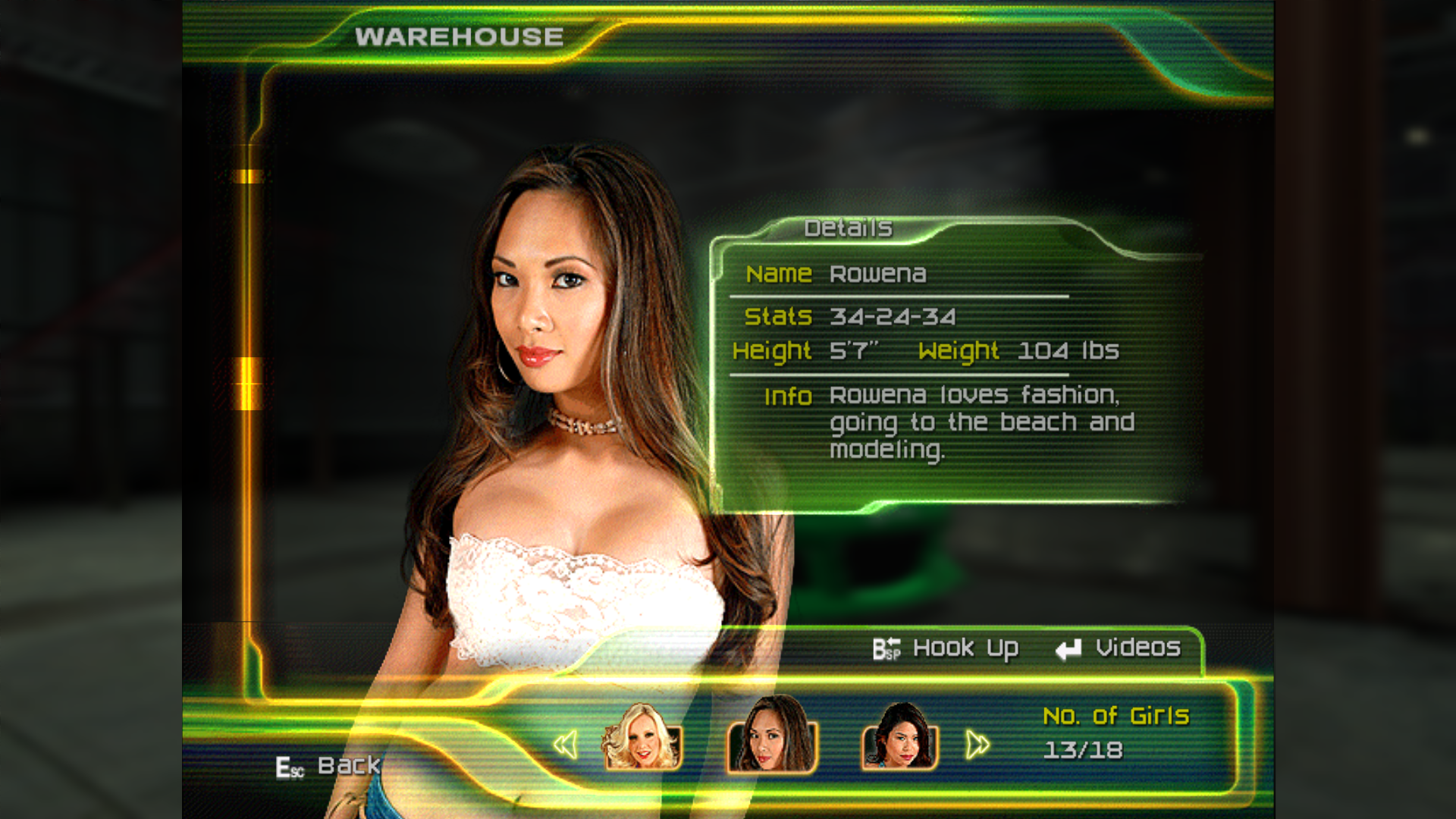Viewport: 1456px width, 819px height.
Task: Pick the black-haired girl thumbnail
Action: click(900, 737)
